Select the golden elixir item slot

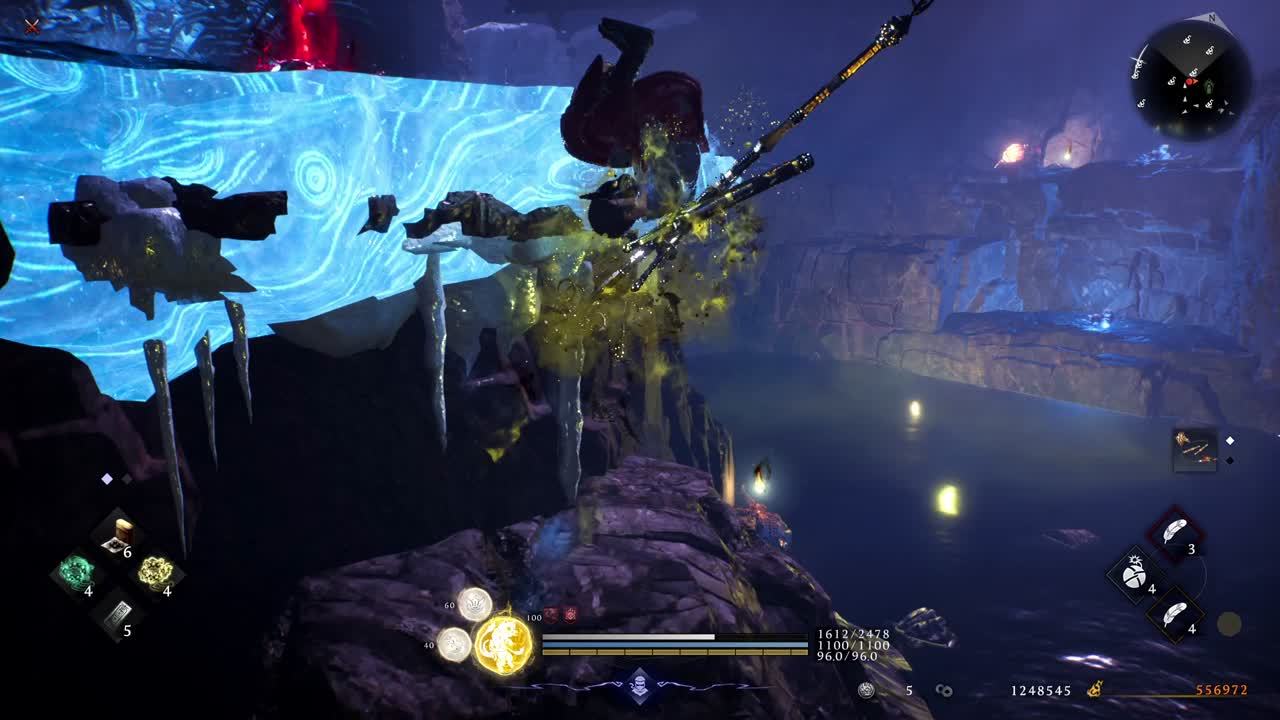click(121, 535)
